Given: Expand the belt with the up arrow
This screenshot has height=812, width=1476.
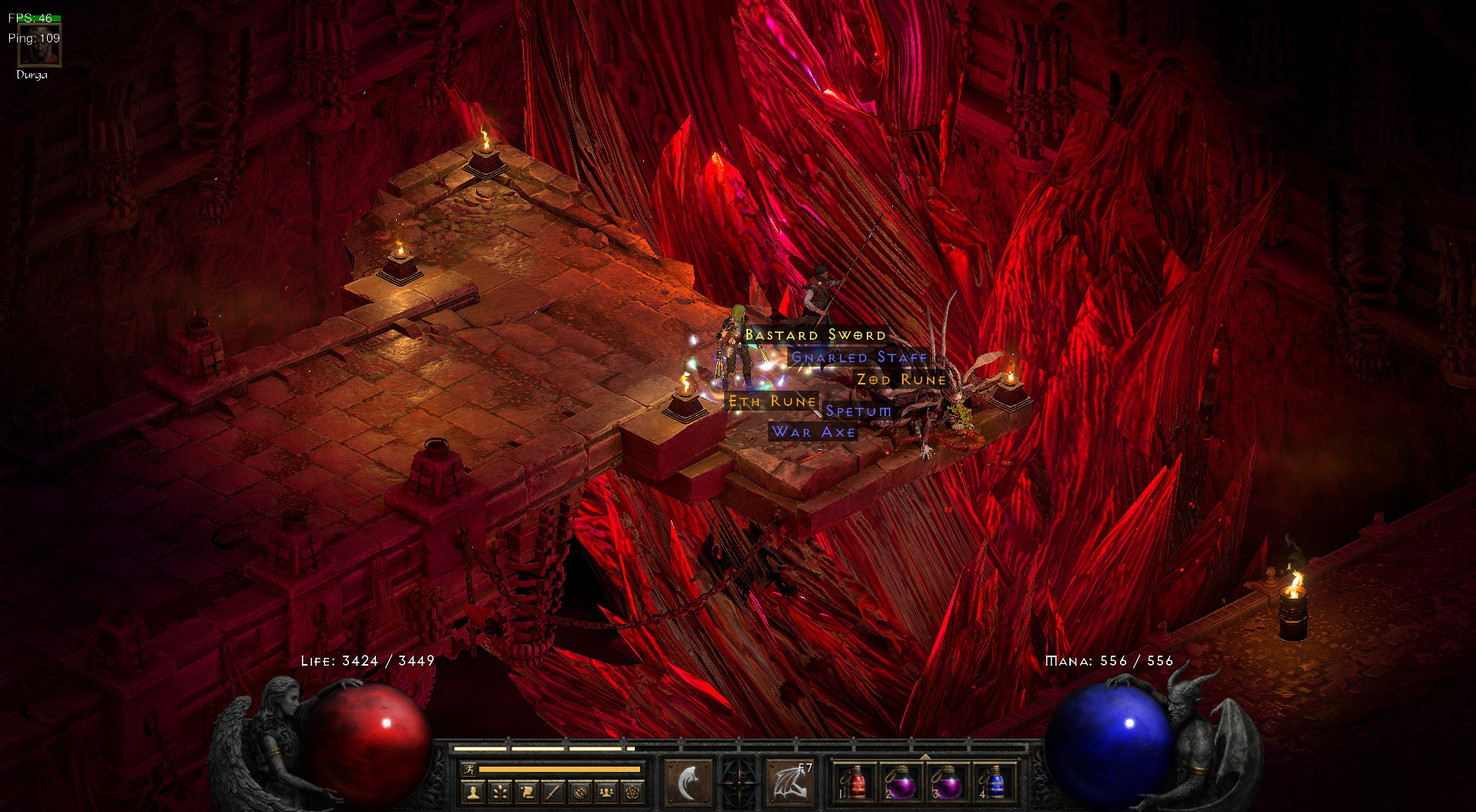Looking at the screenshot, I should [x=927, y=757].
